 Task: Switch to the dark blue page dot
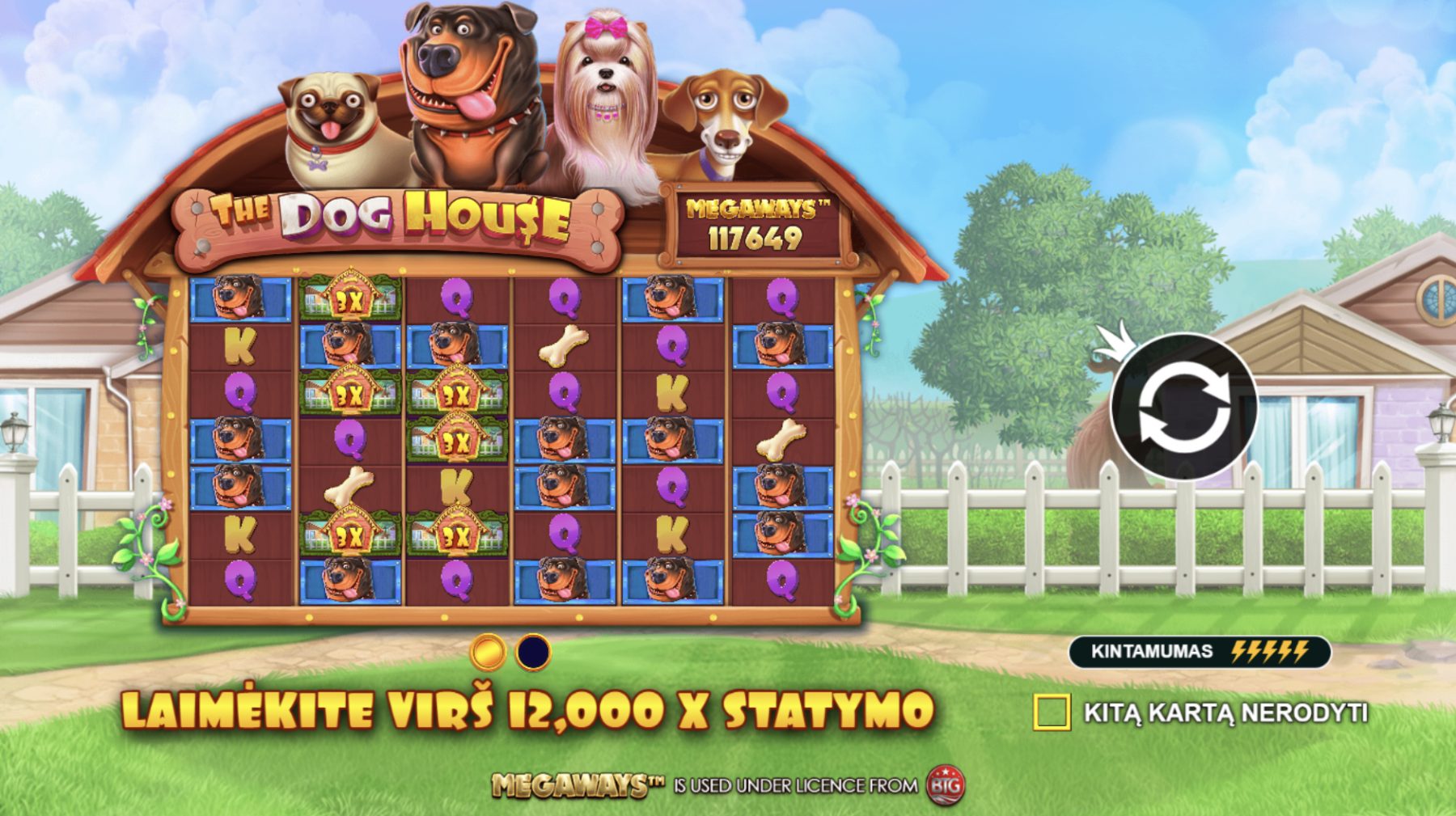point(533,652)
